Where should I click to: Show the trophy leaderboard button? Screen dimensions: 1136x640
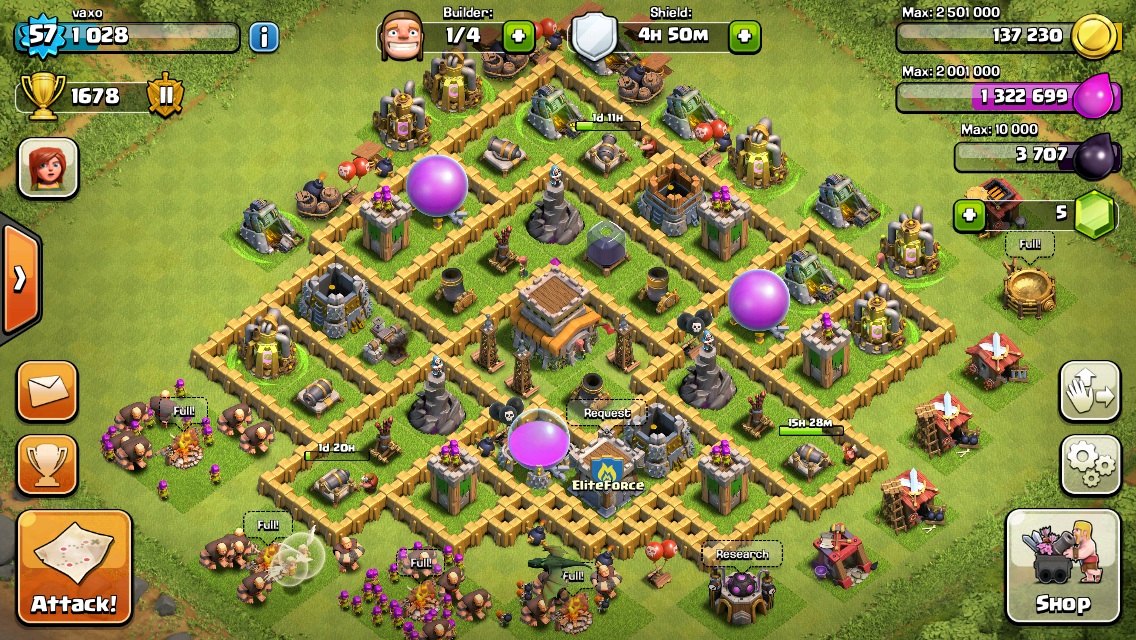pos(47,465)
